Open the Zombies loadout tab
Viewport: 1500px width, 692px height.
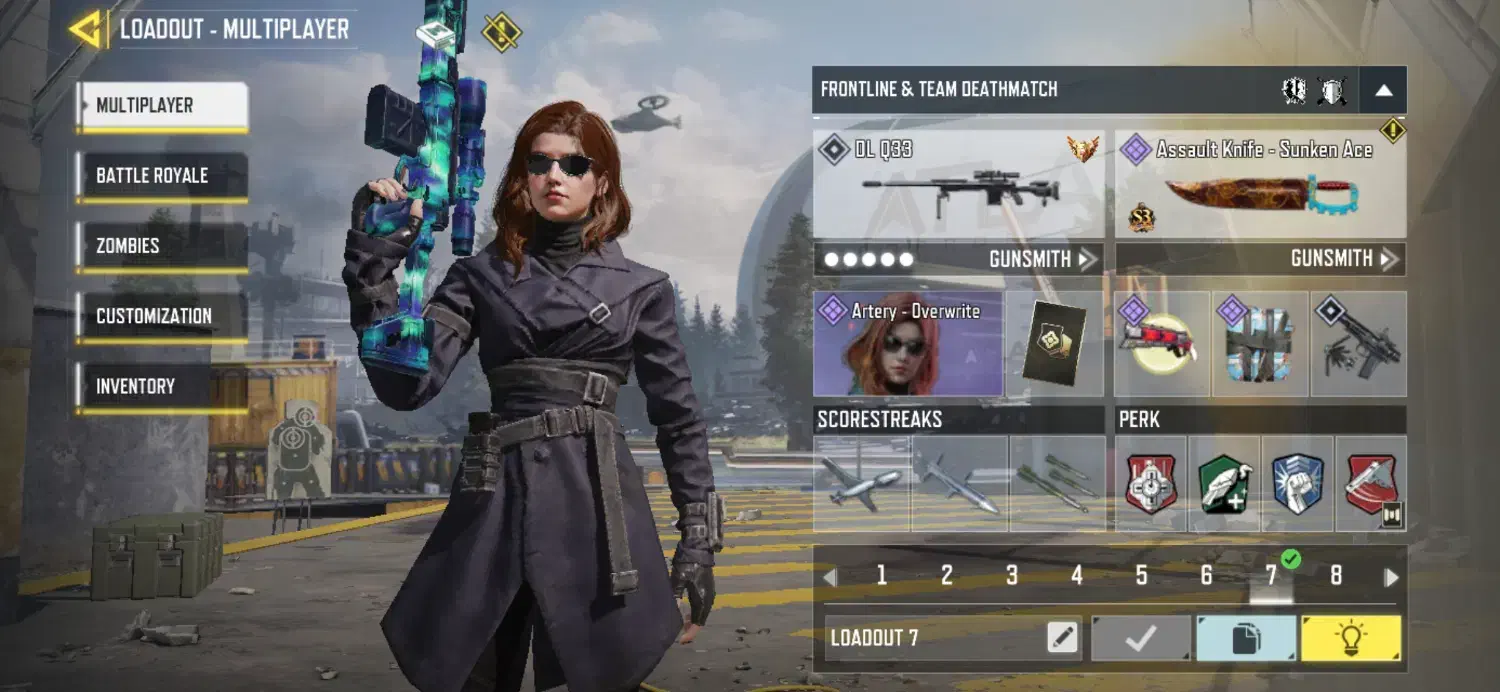pos(161,246)
